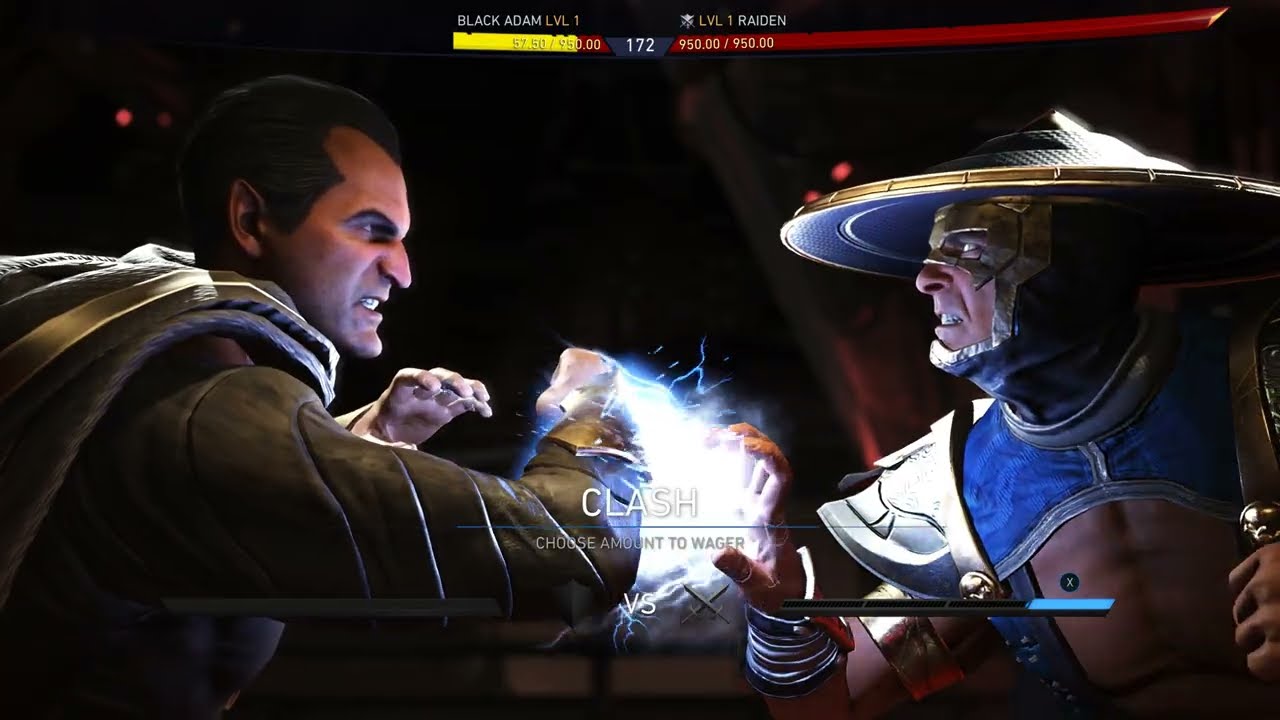The height and width of the screenshot is (720, 1280).
Task: Select the RAIDEN name label
Action: tap(762, 18)
